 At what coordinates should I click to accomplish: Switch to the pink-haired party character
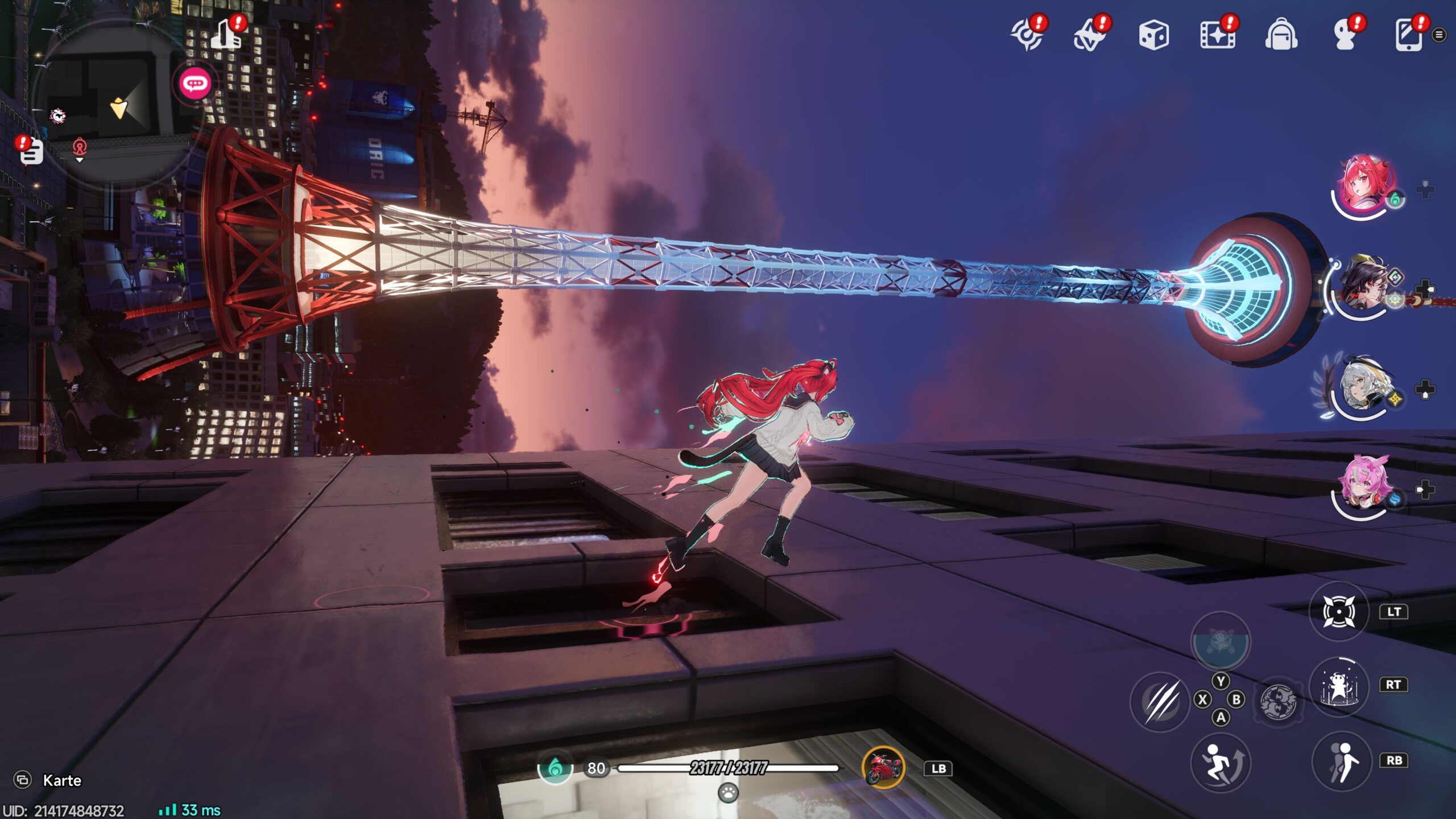(1363, 488)
